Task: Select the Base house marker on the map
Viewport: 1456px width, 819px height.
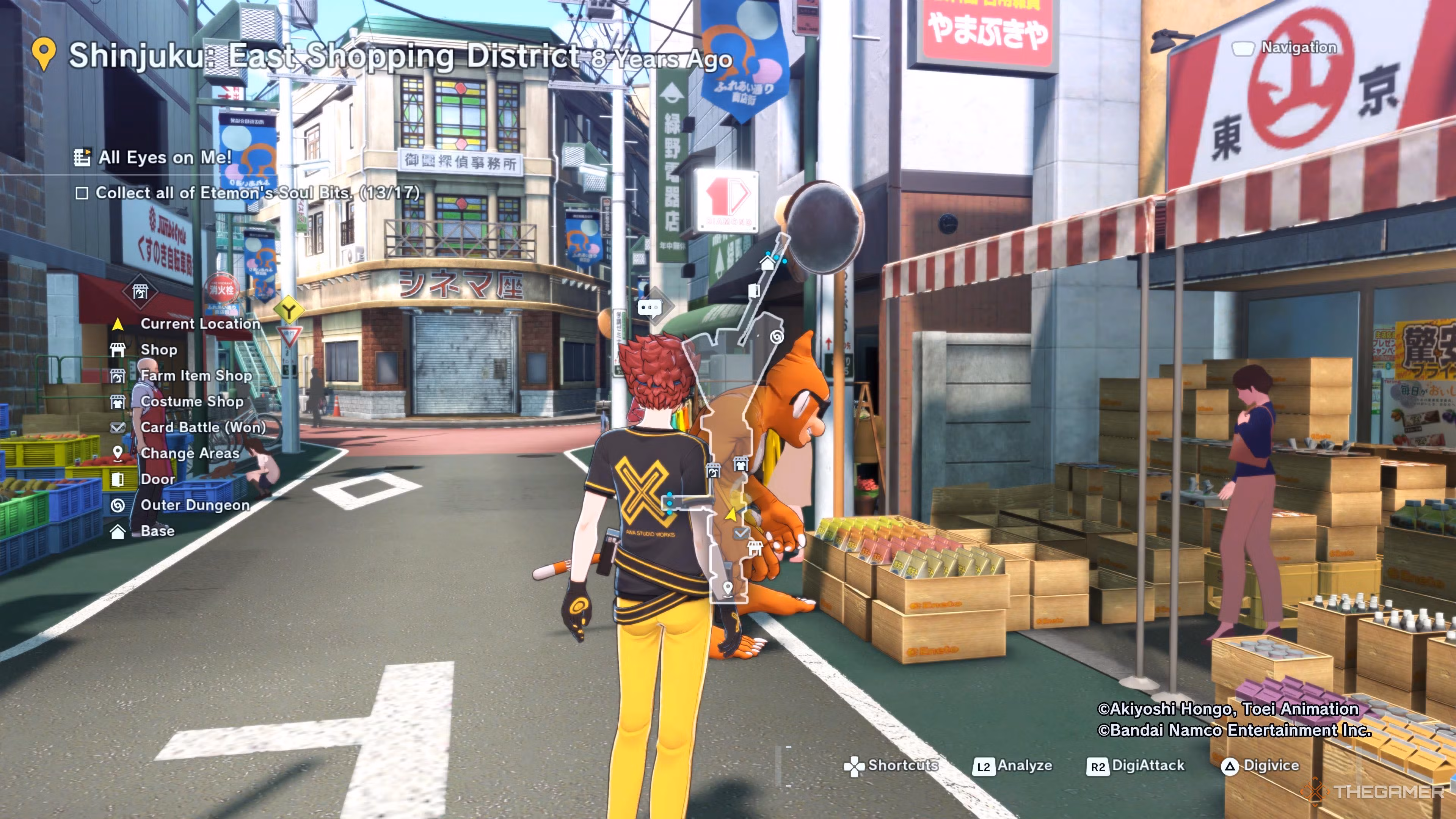Action: click(767, 263)
